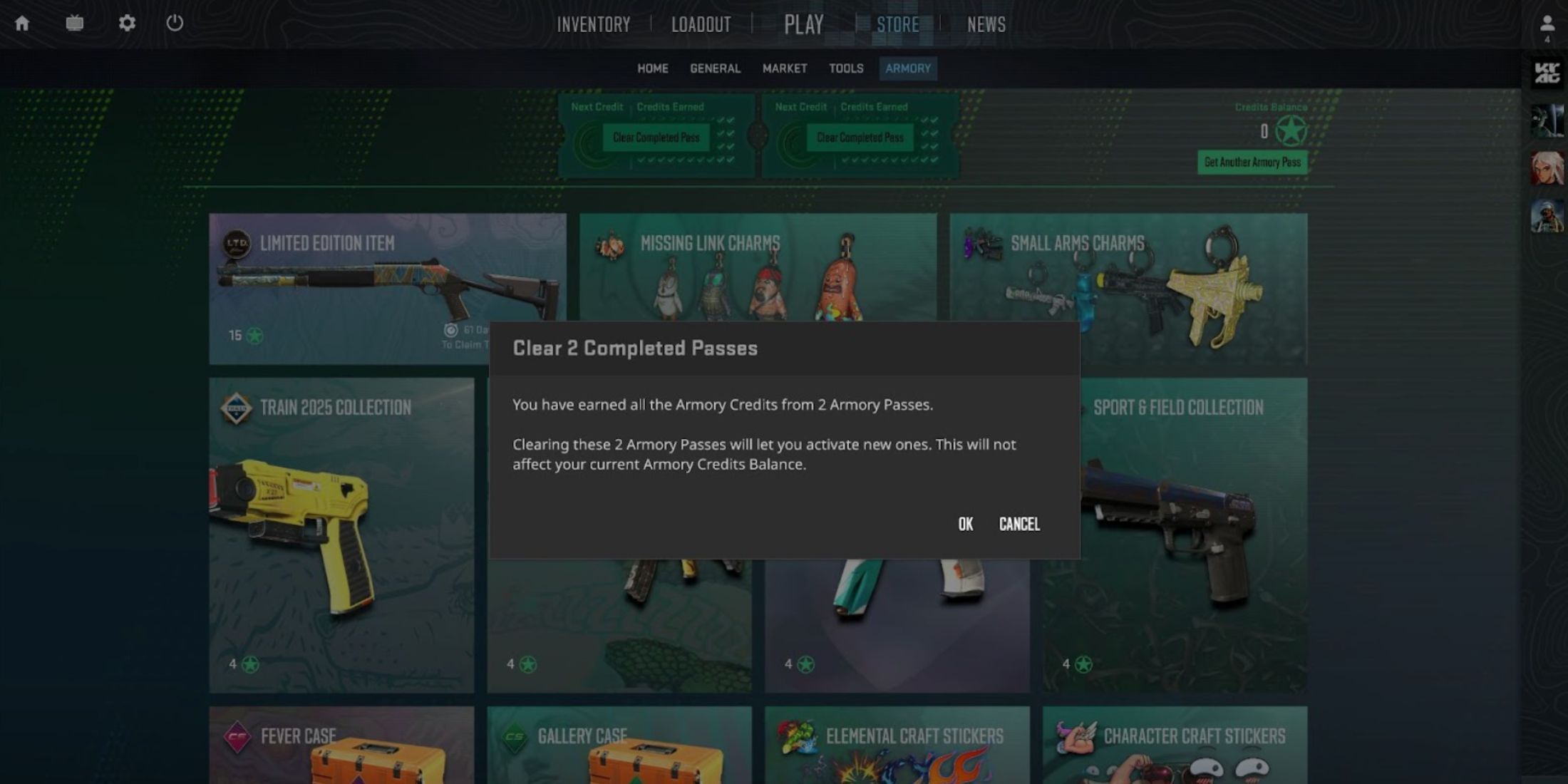This screenshot has height=784, width=1568.
Task: Click the left Clear Completed Pass button
Action: click(x=656, y=138)
